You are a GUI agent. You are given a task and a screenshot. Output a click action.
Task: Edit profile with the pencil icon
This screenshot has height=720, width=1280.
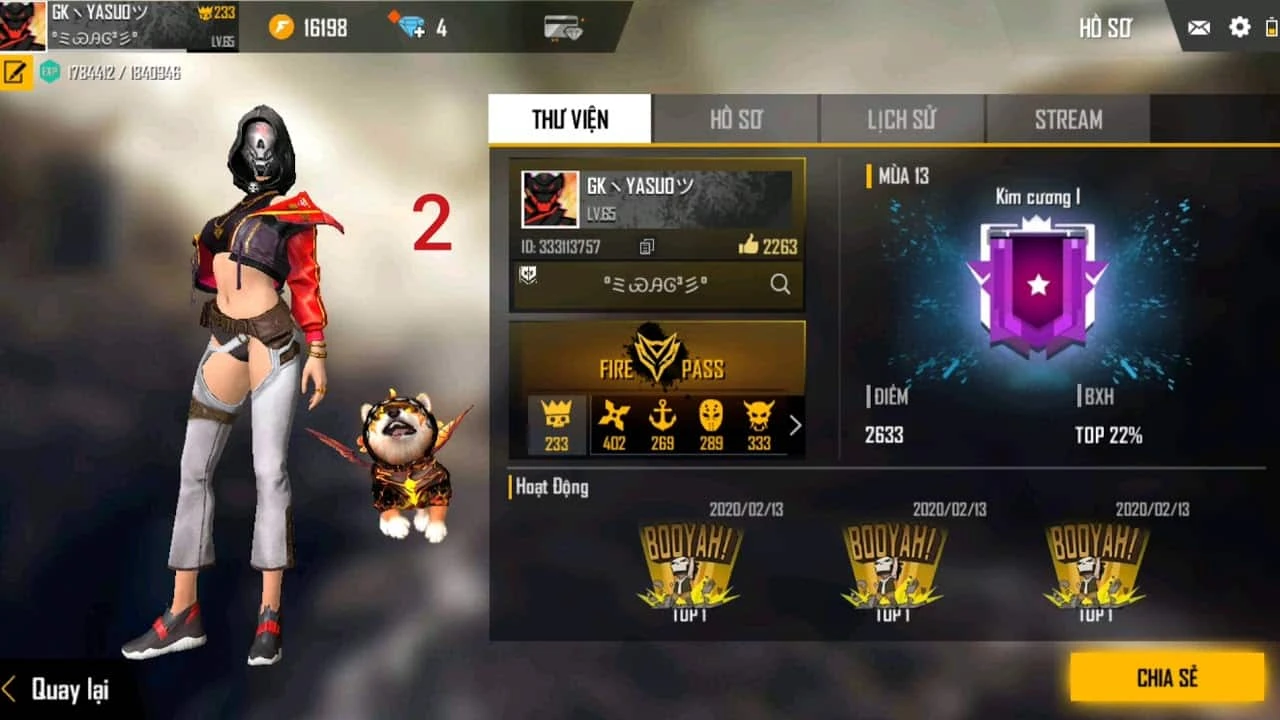[13, 71]
